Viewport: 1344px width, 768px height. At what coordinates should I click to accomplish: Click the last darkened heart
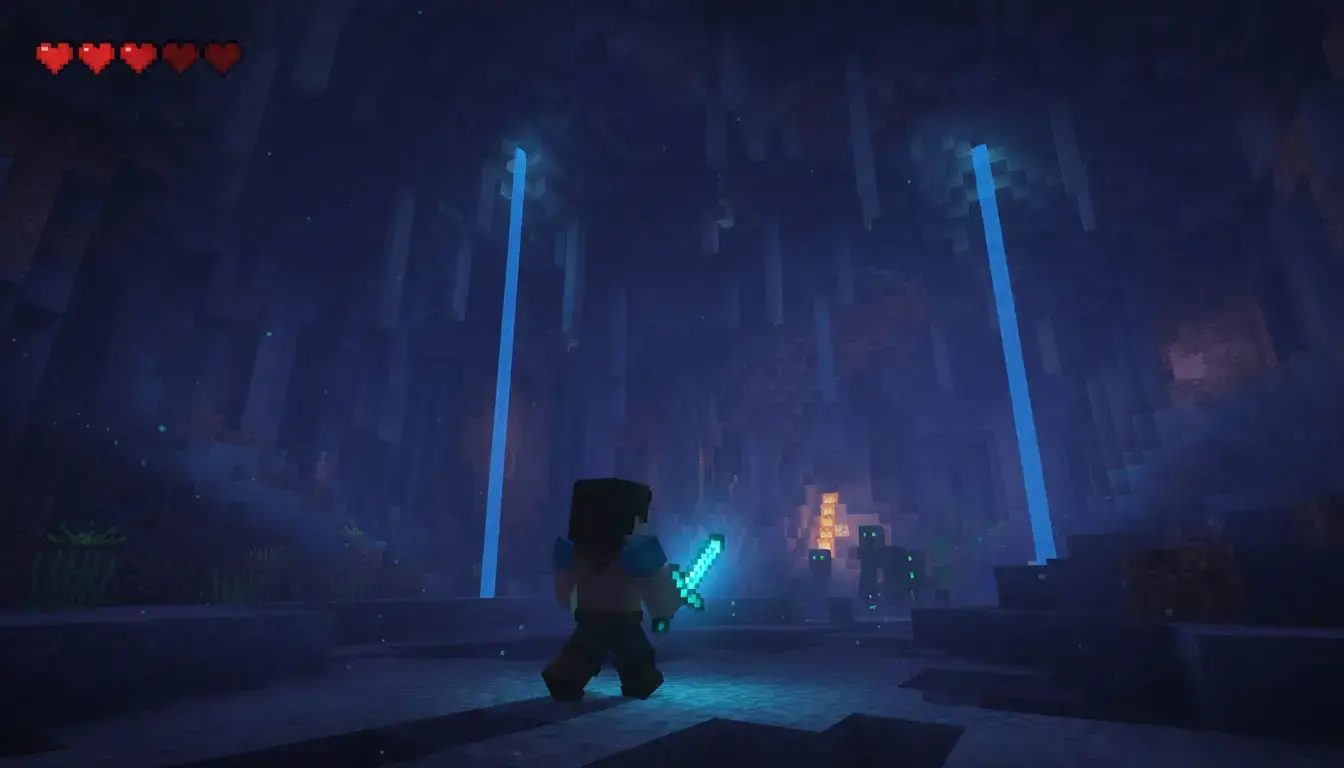(223, 55)
